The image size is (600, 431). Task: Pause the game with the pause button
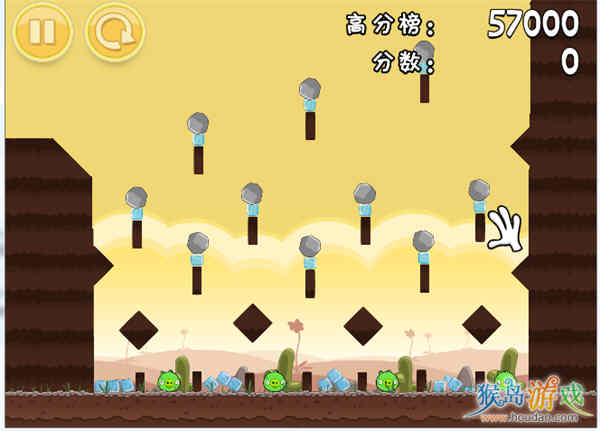[42, 32]
